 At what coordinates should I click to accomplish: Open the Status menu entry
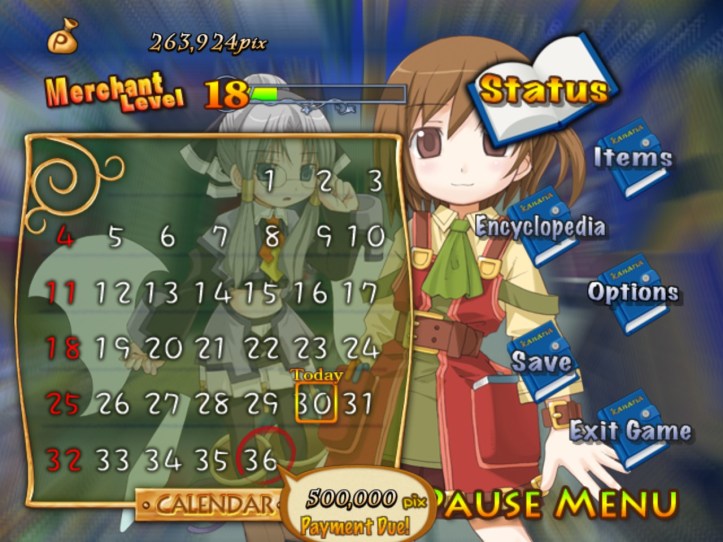pyautogui.click(x=542, y=89)
